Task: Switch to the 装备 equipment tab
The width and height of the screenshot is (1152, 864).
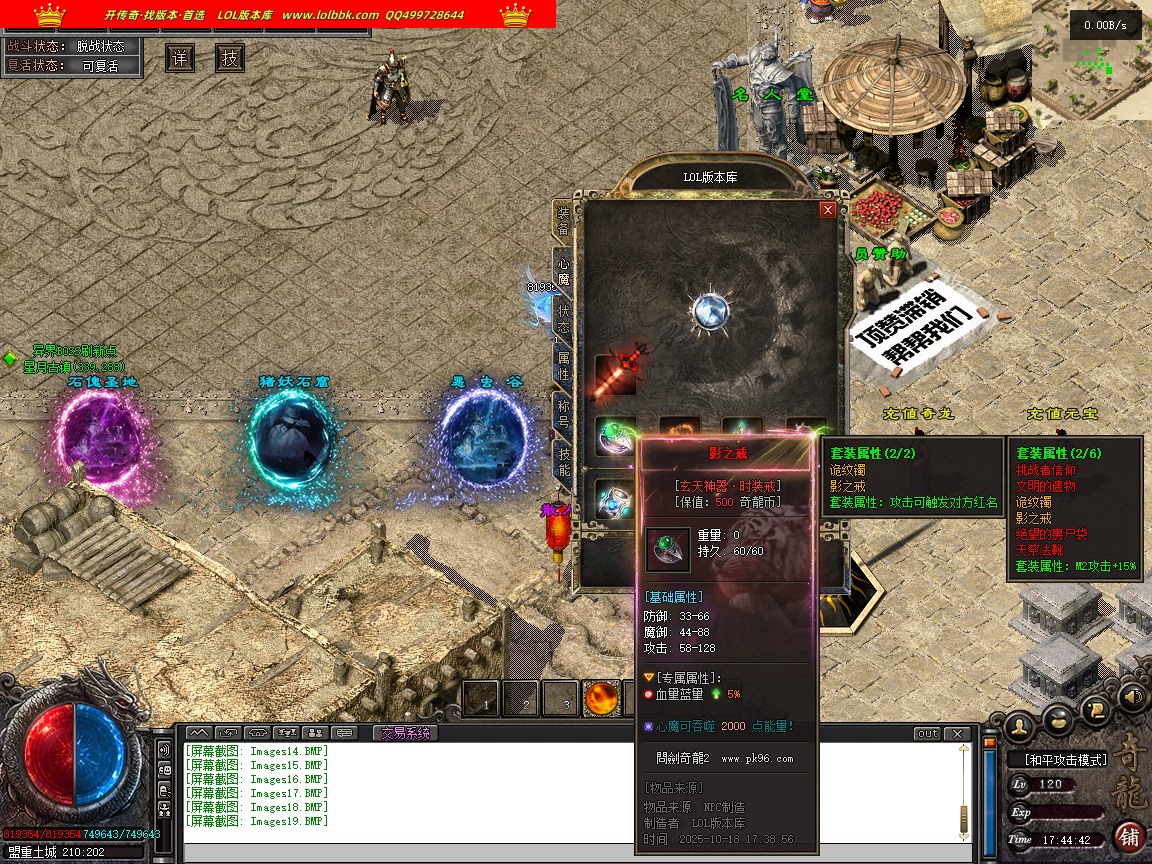Action: tap(563, 220)
